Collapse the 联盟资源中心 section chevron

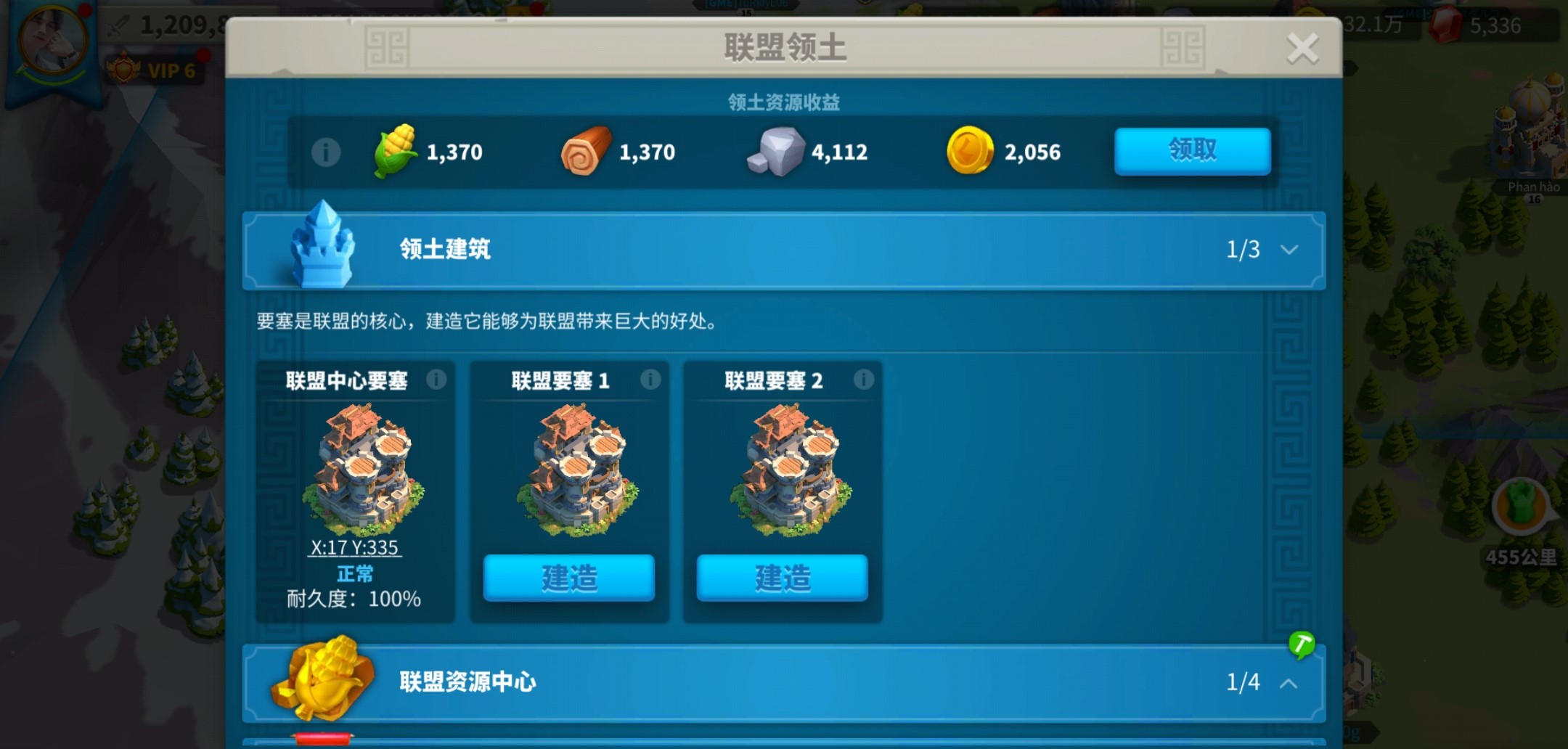(1289, 684)
